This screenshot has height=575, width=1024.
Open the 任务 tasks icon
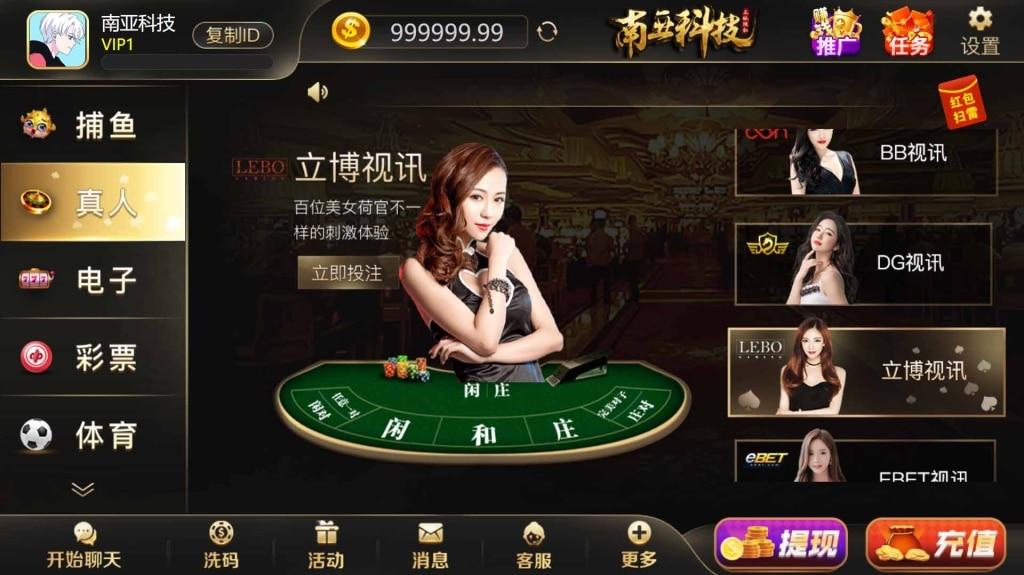click(907, 32)
